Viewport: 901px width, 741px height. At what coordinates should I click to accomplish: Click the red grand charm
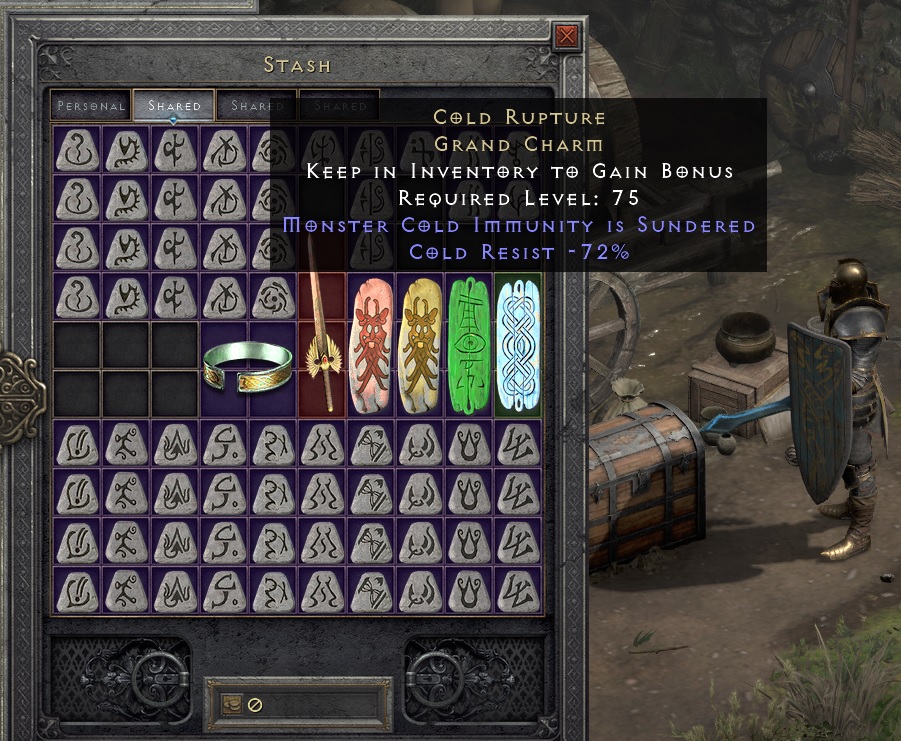371,343
